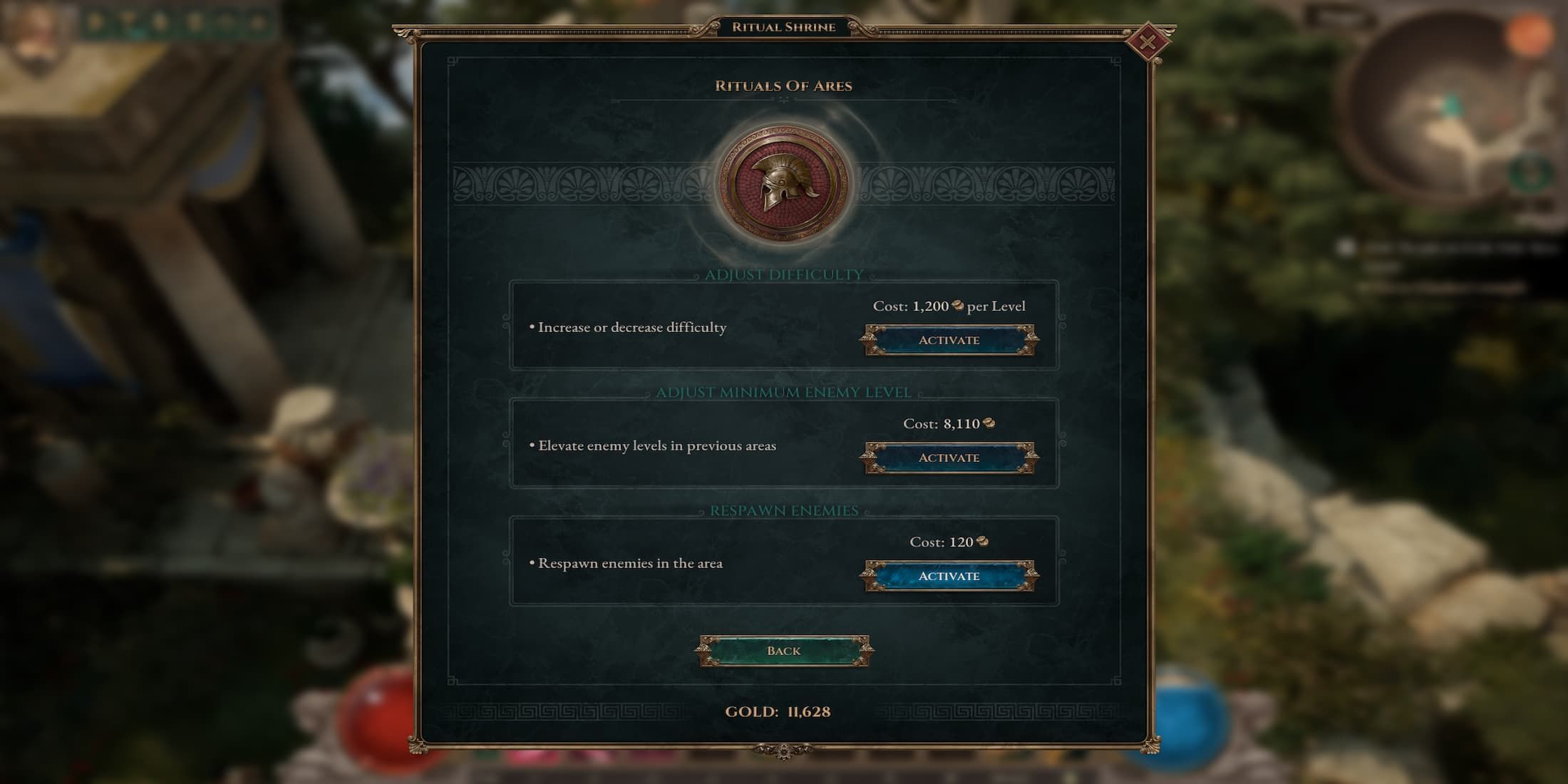The width and height of the screenshot is (1568, 784).
Task: Click the Cost: 1,200 per Level label
Action: 948,306
